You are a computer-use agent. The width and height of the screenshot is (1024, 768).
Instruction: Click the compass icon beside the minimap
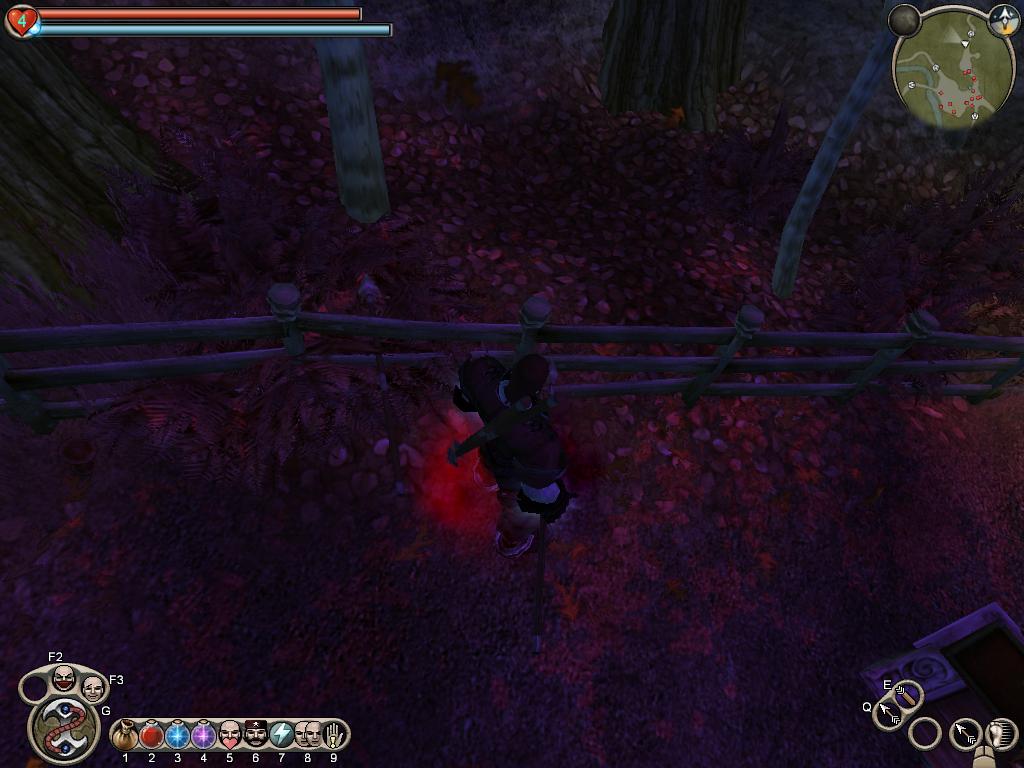click(1003, 19)
